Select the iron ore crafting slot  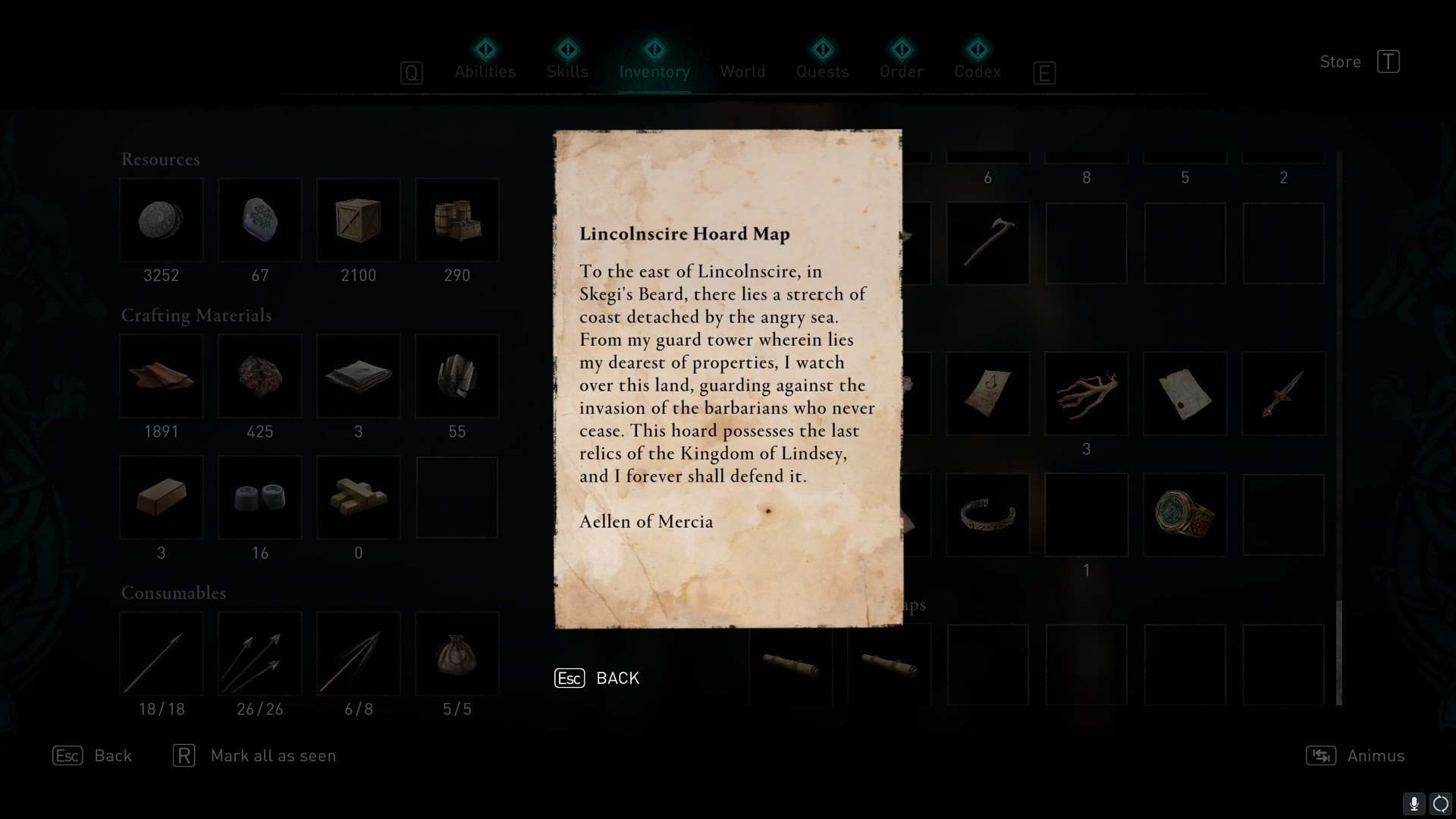click(x=260, y=377)
